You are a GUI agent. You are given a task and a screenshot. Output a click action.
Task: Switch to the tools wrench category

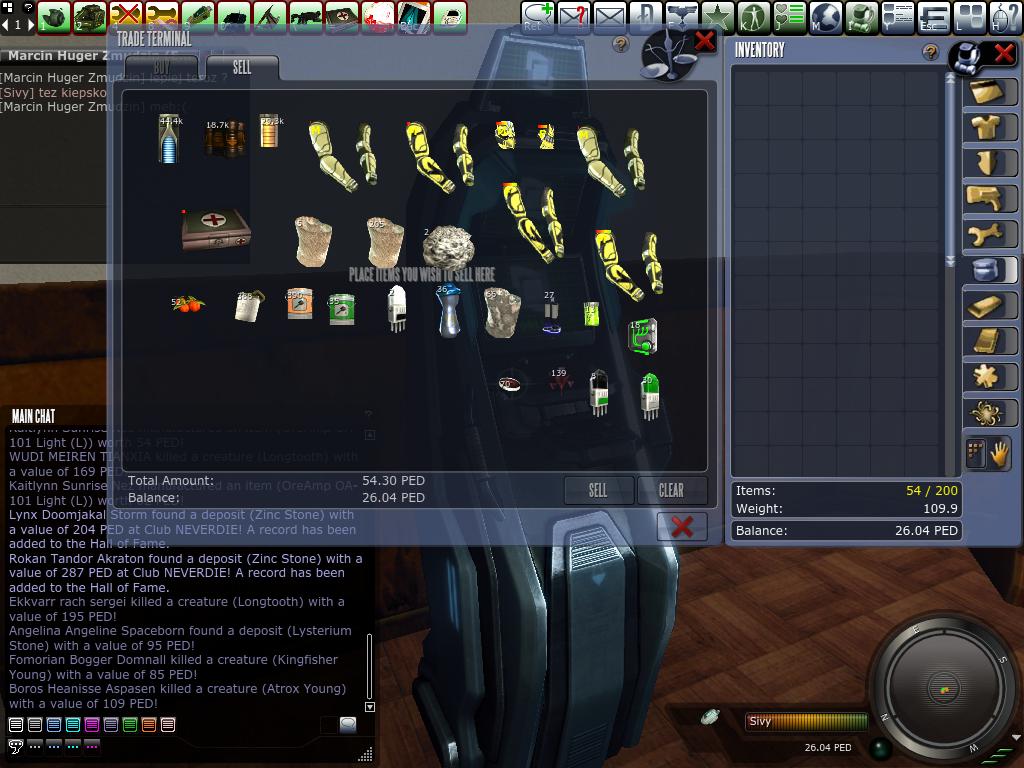989,234
